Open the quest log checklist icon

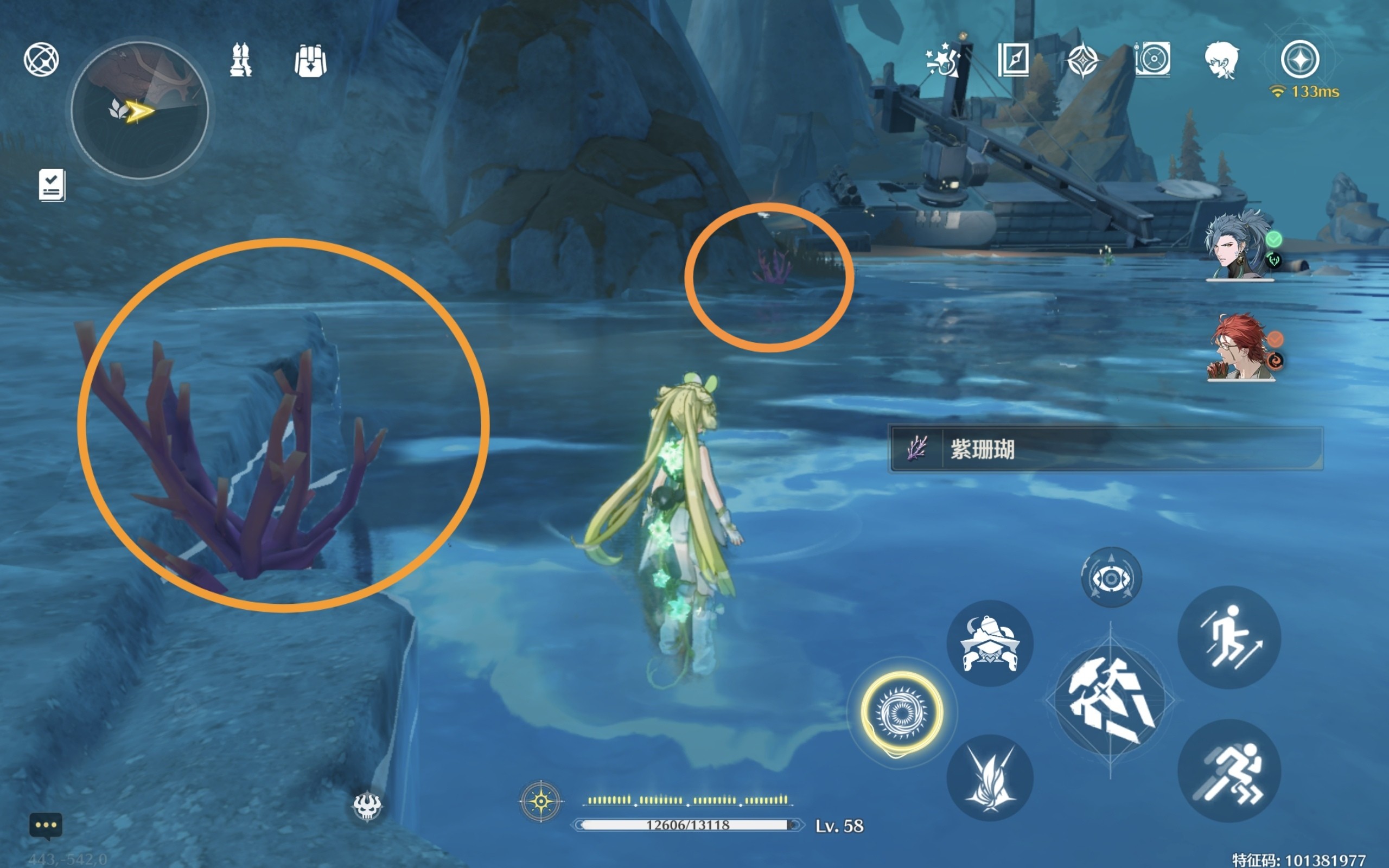[52, 185]
